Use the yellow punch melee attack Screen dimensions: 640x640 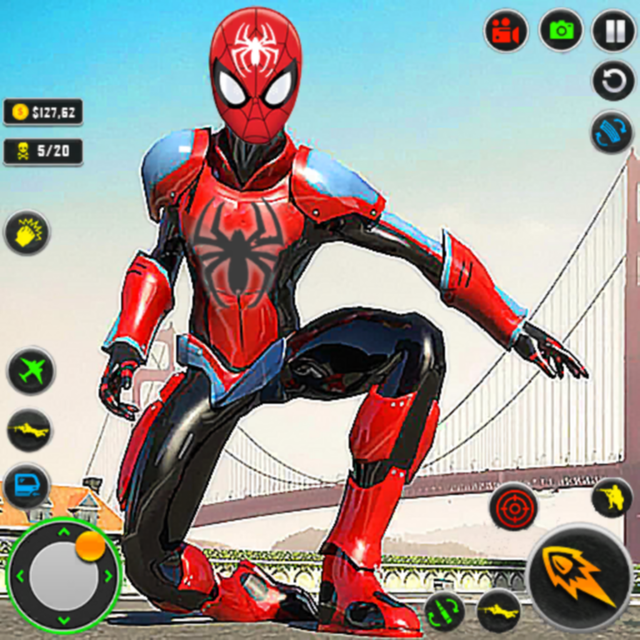point(28,232)
